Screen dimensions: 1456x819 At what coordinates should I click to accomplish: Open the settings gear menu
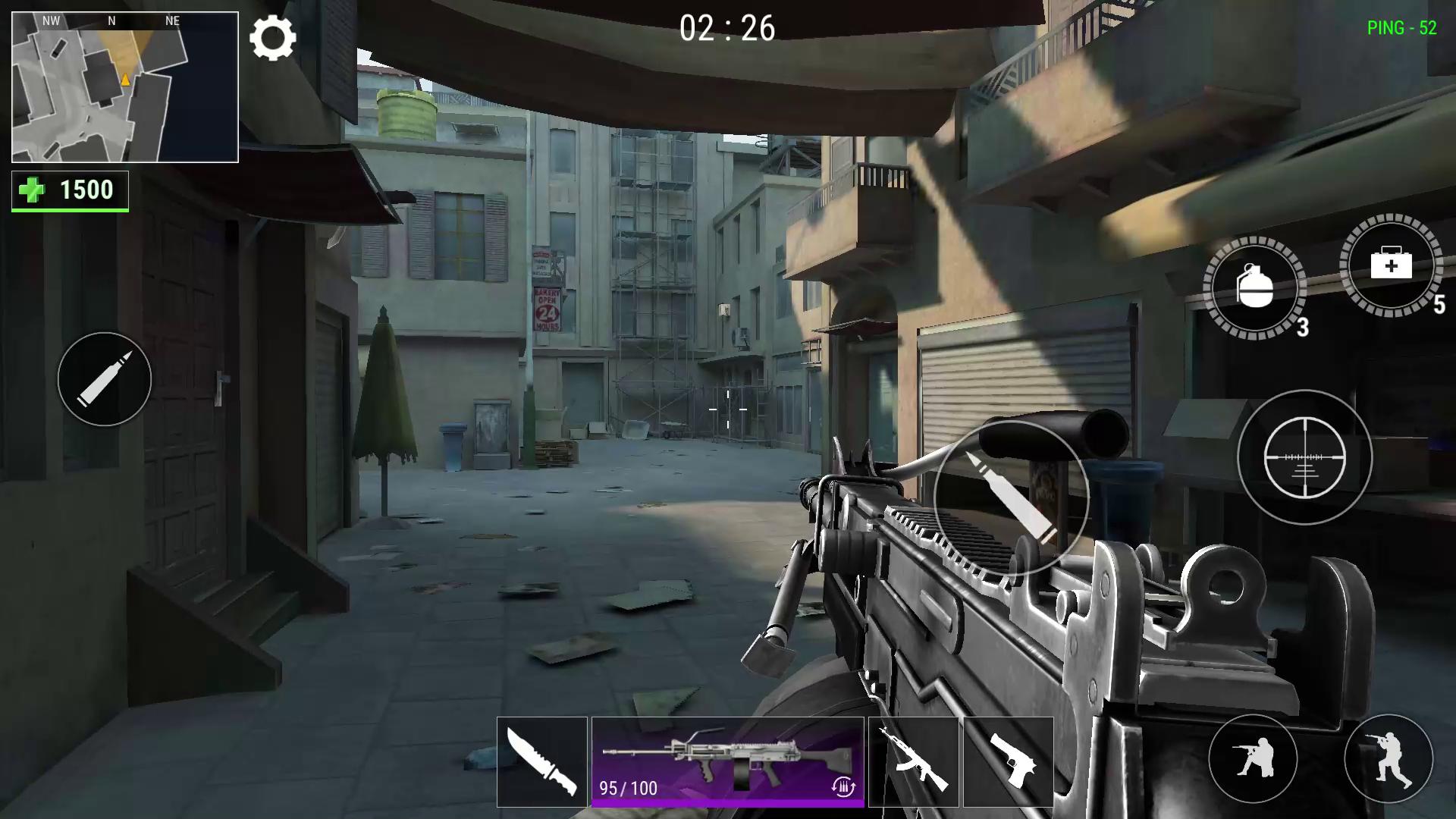point(273,38)
